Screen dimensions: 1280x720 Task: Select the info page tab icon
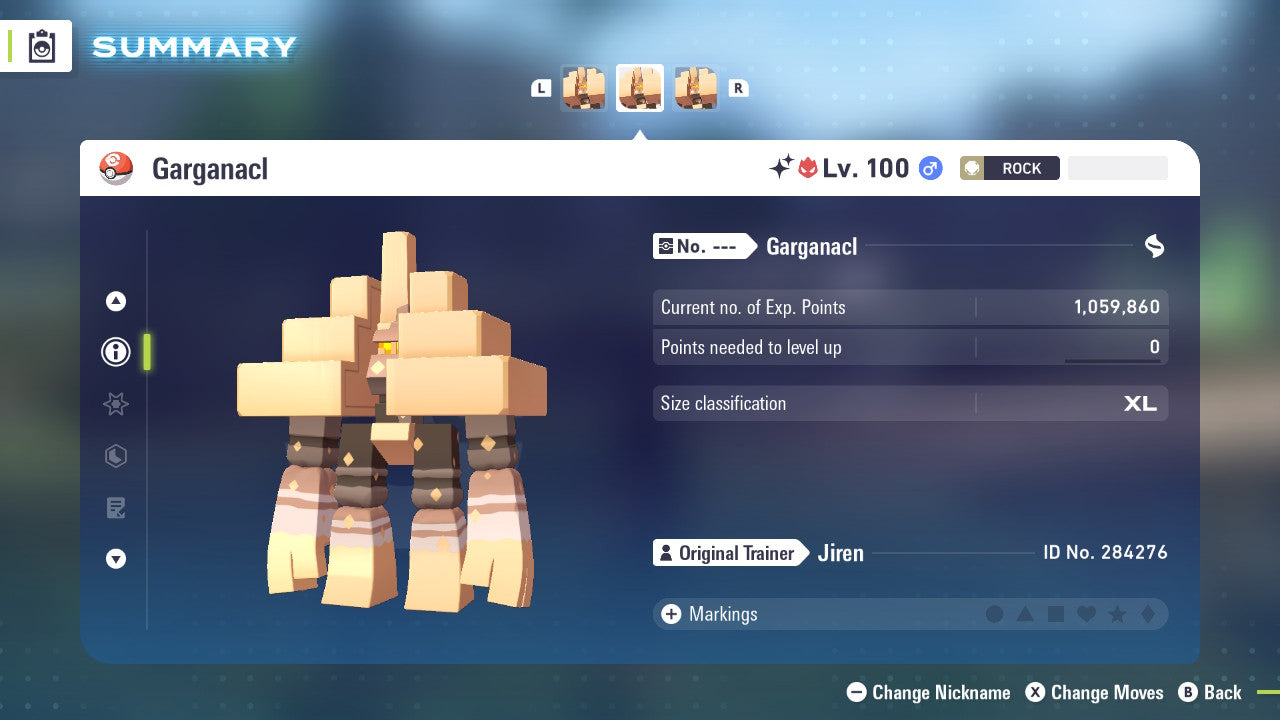116,352
